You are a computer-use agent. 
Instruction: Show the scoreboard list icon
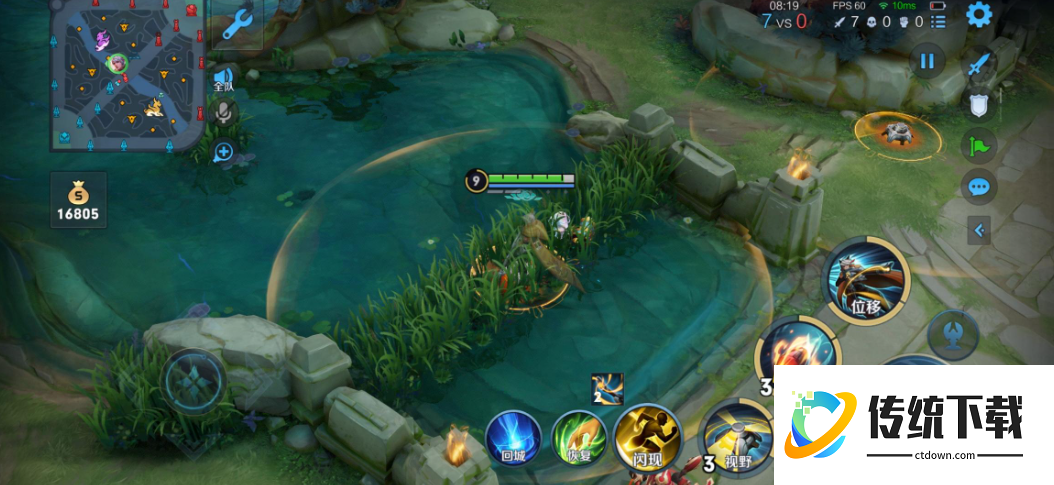937,20
